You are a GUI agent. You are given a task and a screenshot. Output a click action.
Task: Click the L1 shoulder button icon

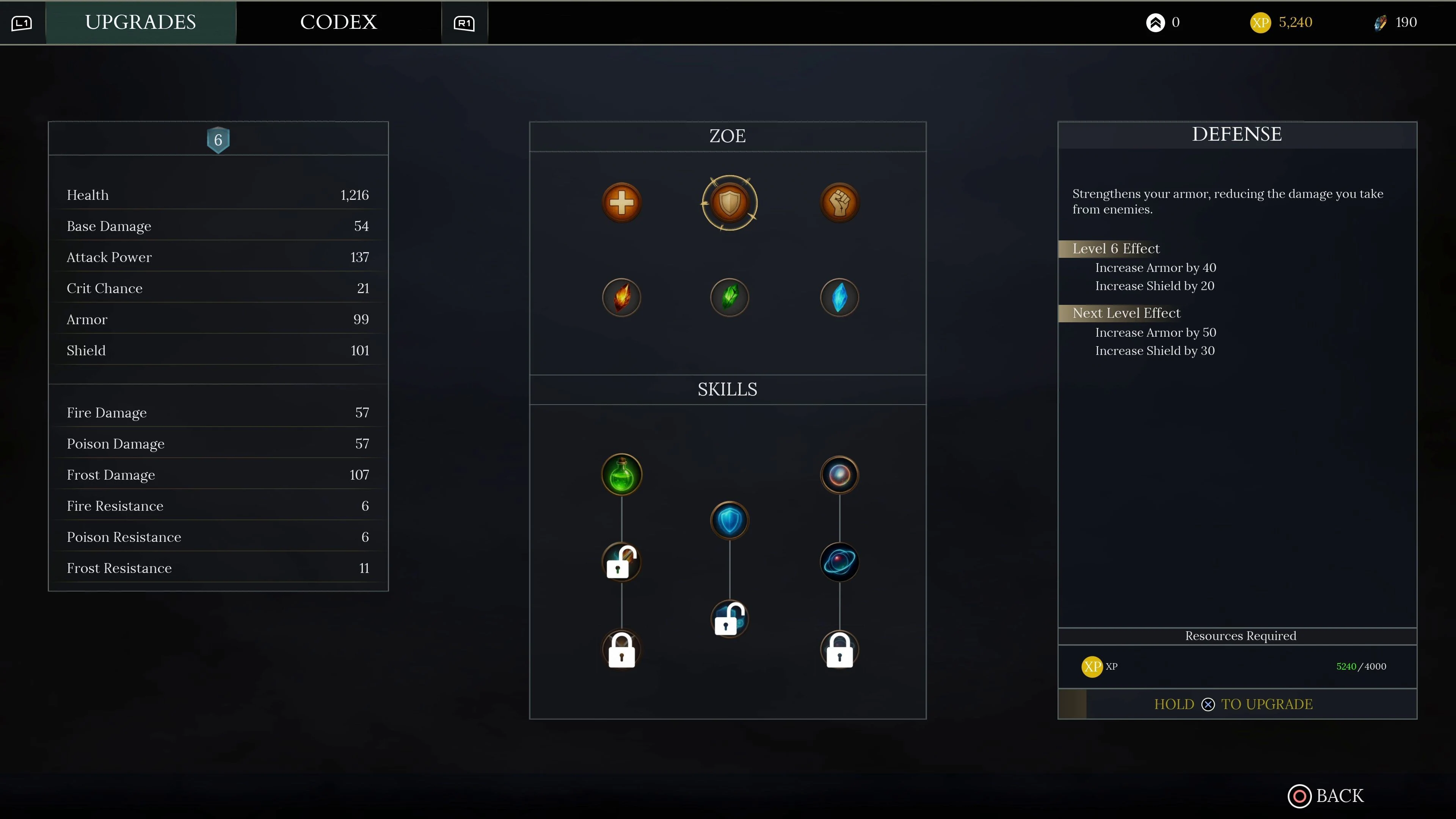pos(21,23)
